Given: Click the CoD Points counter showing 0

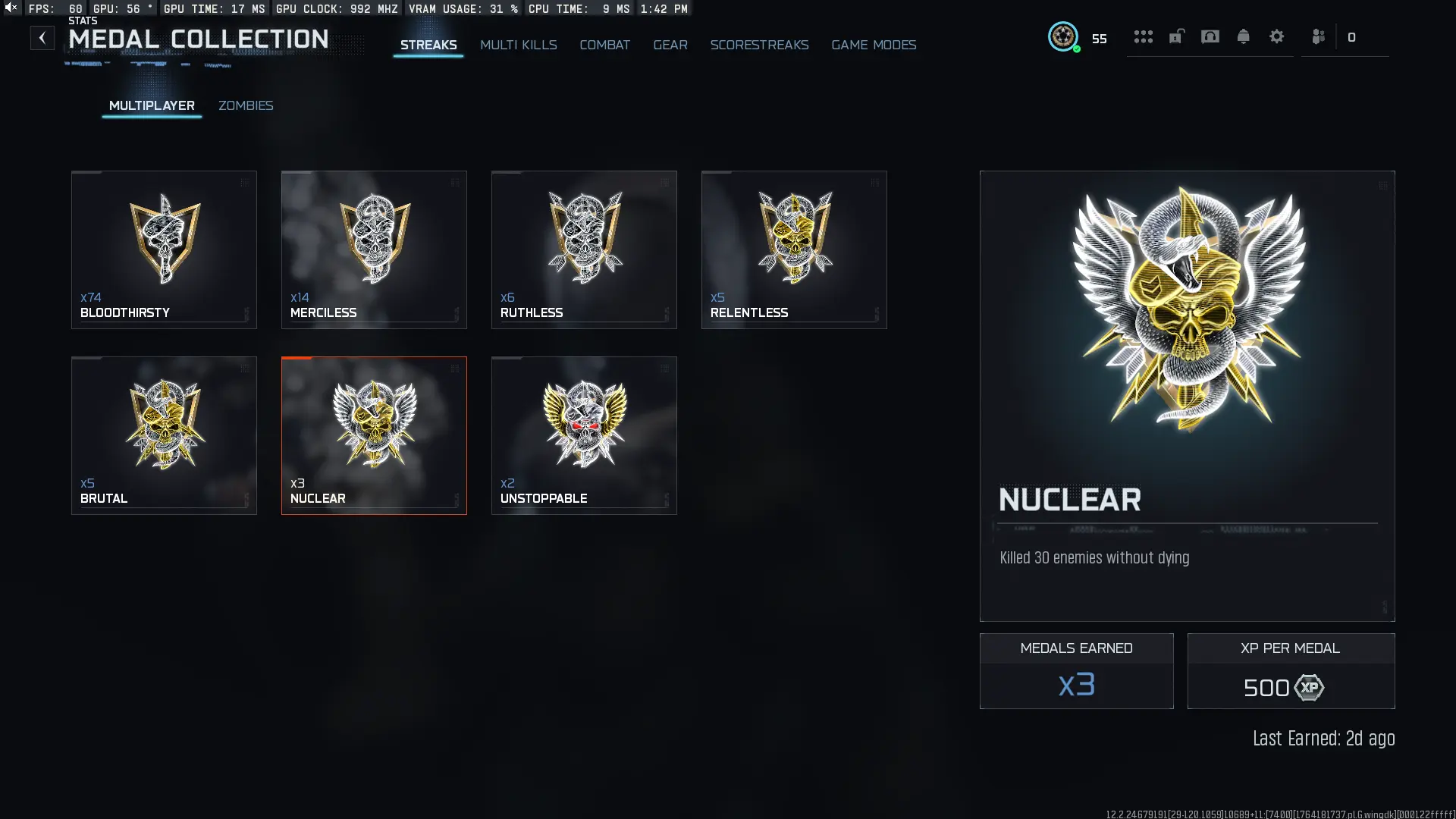Looking at the screenshot, I should pos(1352,36).
